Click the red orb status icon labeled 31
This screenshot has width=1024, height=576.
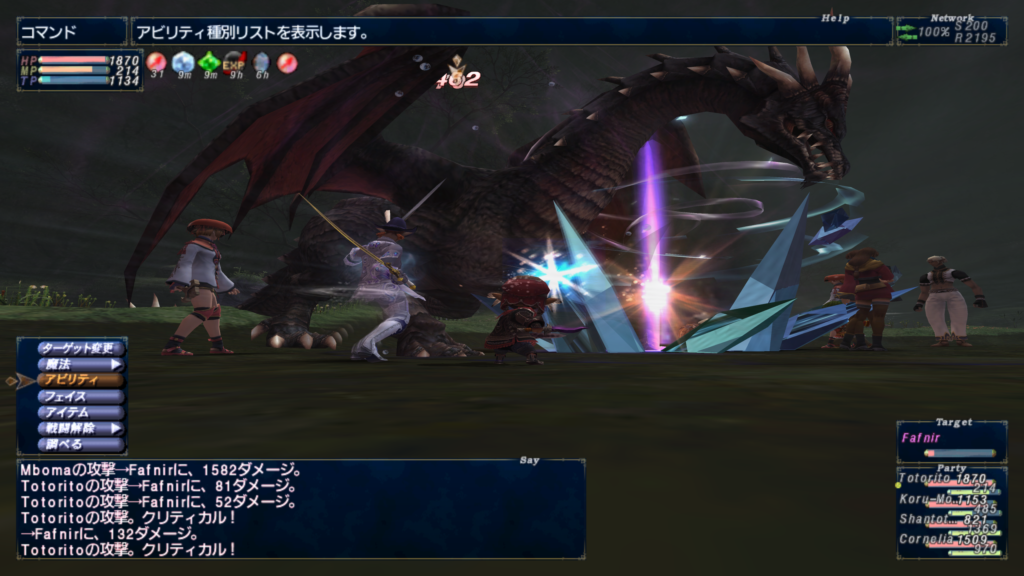(x=157, y=62)
